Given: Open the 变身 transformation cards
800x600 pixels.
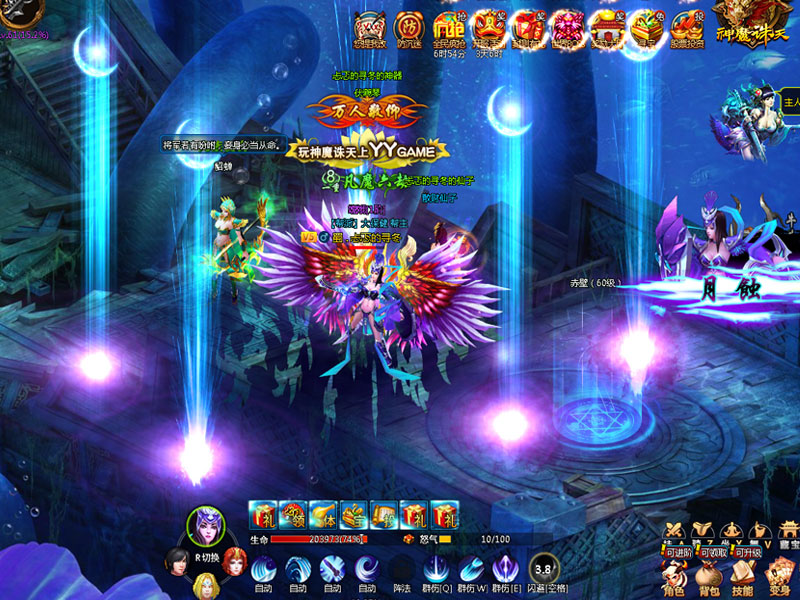Looking at the screenshot, I should click(x=778, y=573).
